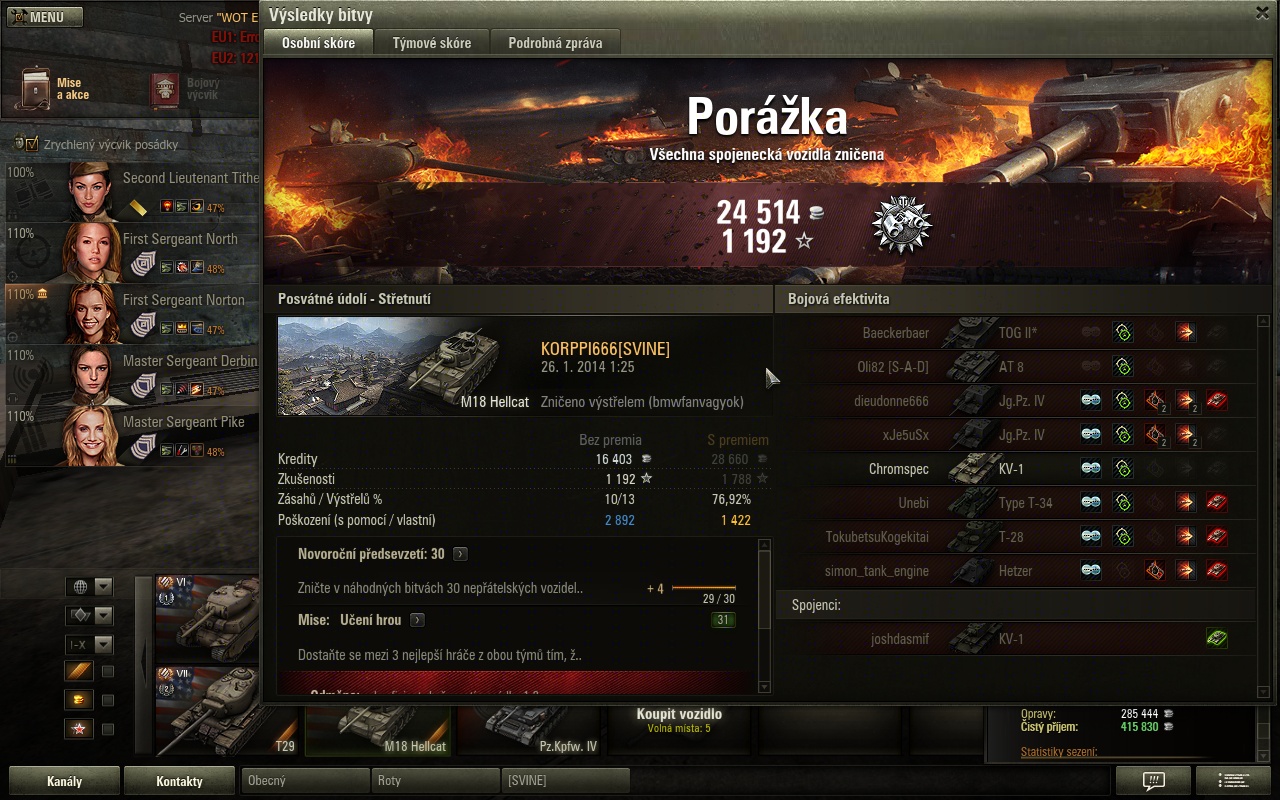Open the MENU button

tap(45, 17)
